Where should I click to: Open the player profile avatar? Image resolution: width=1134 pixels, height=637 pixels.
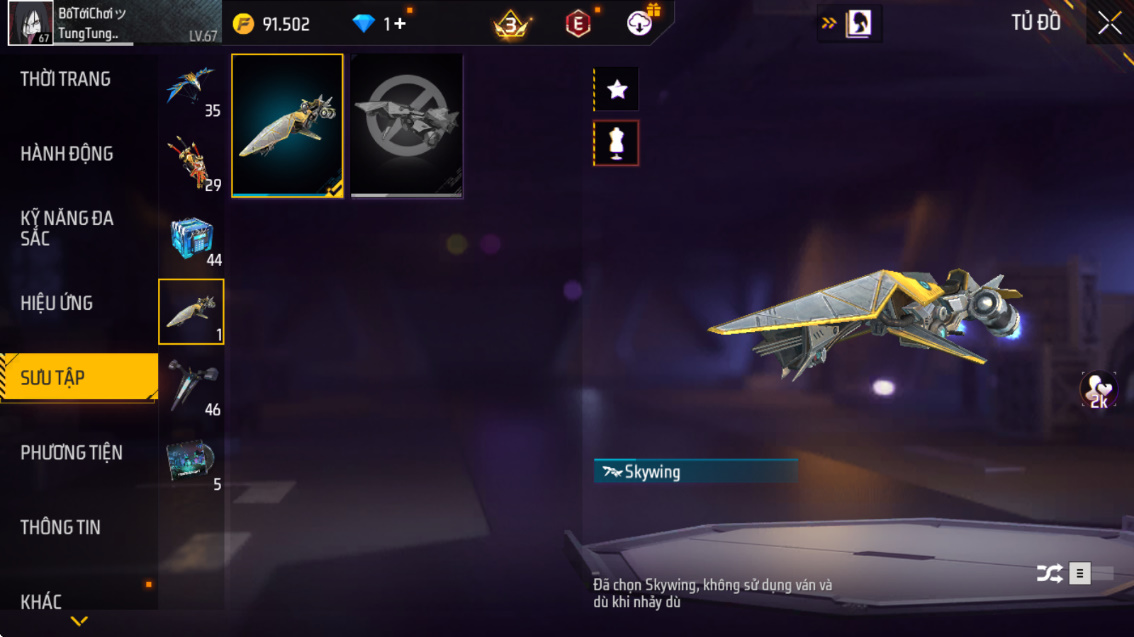(x=30, y=23)
